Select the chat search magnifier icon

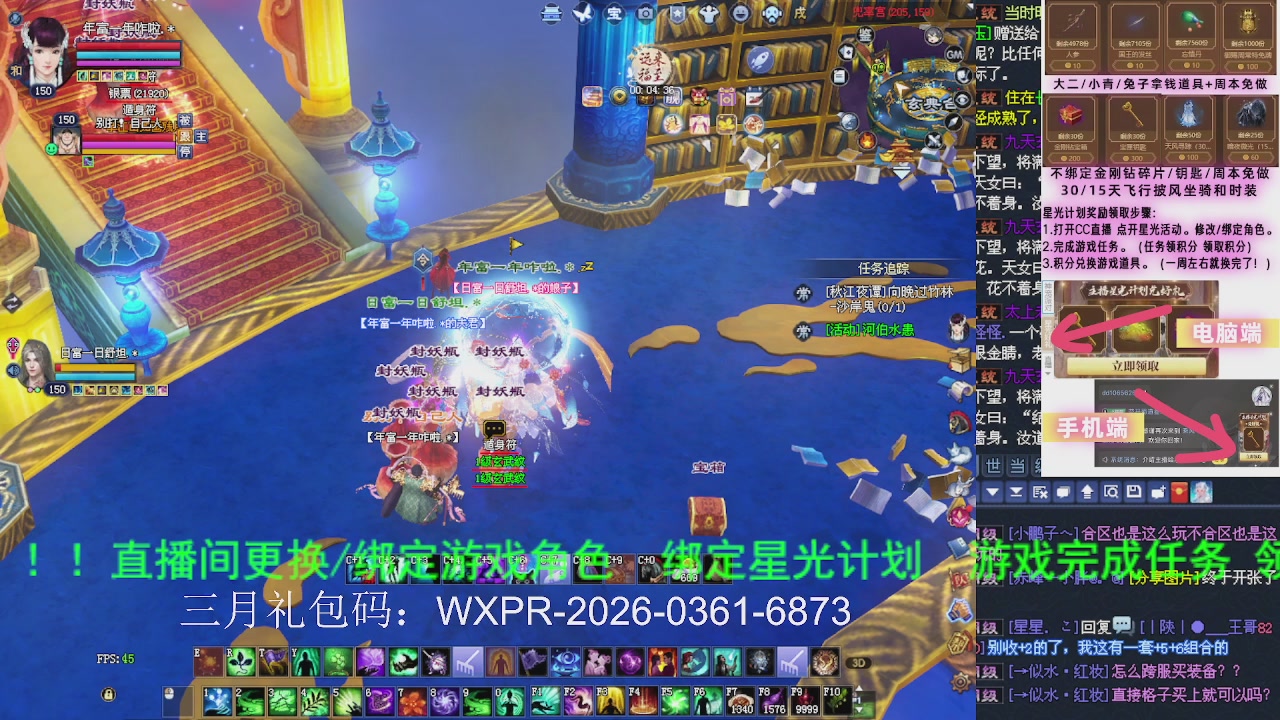point(1112,493)
